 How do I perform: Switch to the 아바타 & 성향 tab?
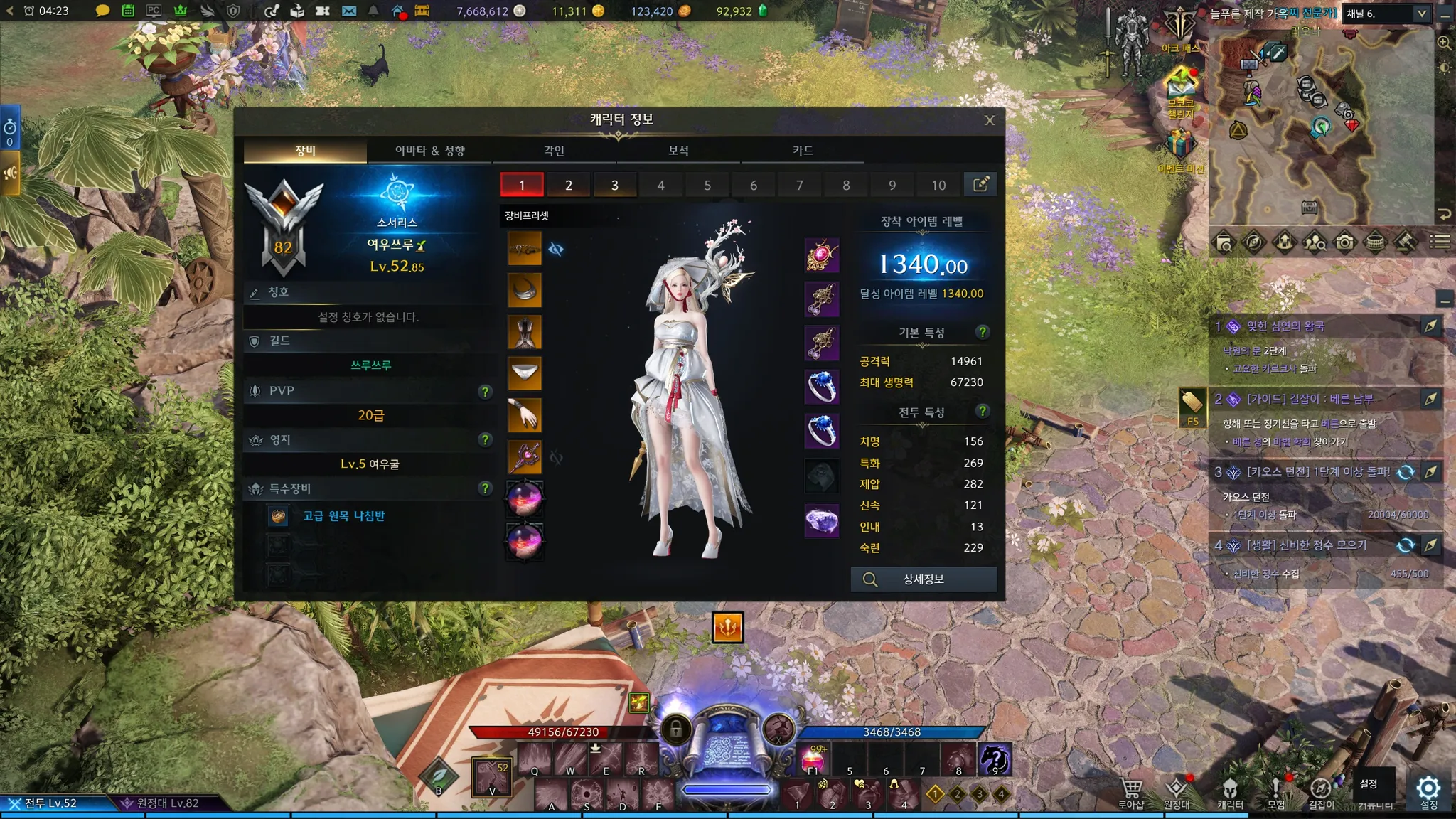[x=429, y=151]
